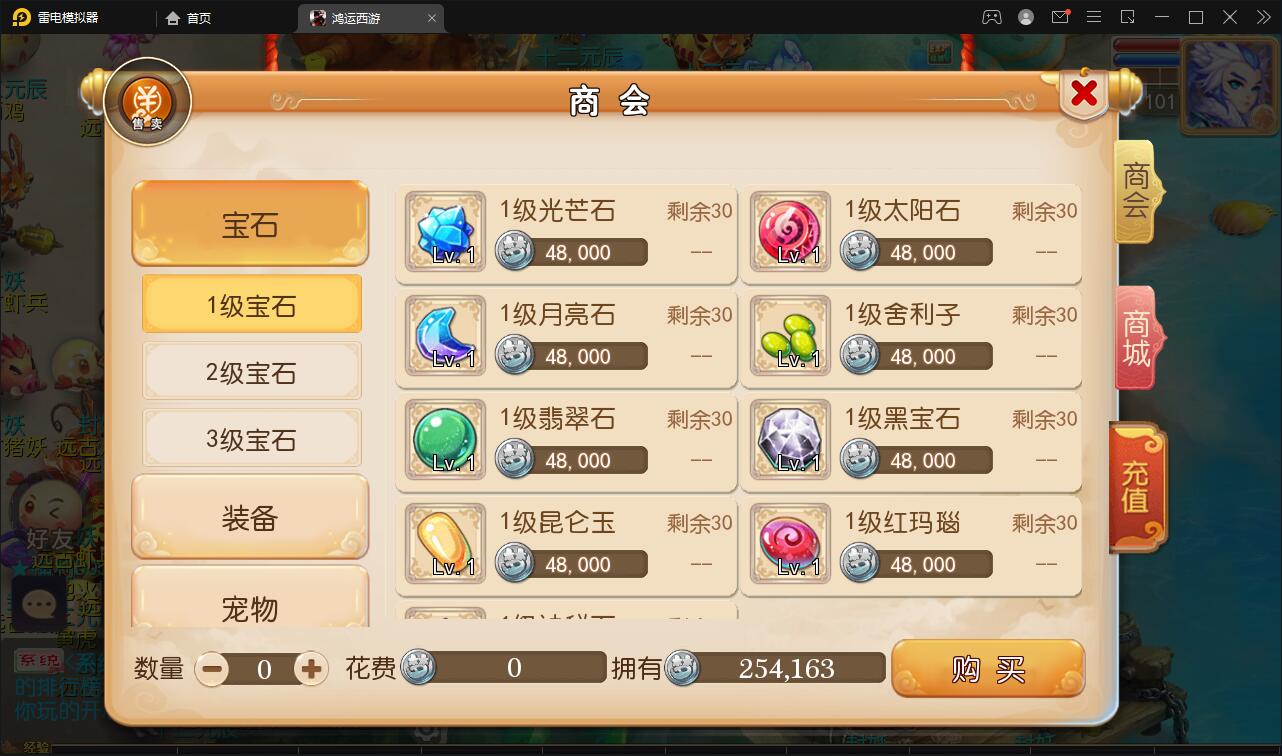Decrease quantity with the minus stepper

tap(211, 667)
